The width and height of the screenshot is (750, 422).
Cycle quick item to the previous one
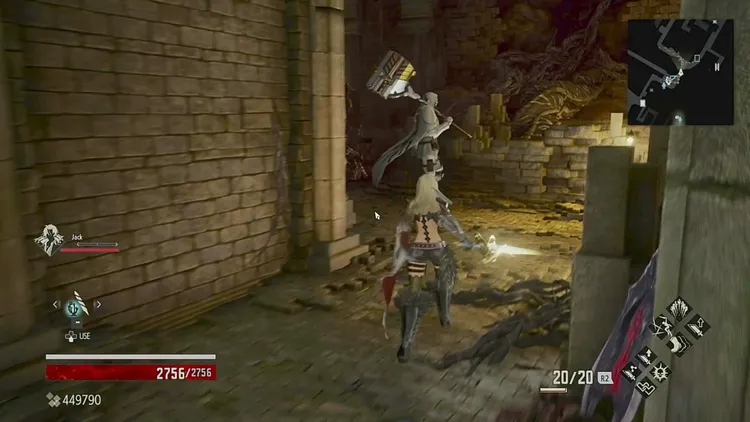(x=56, y=305)
